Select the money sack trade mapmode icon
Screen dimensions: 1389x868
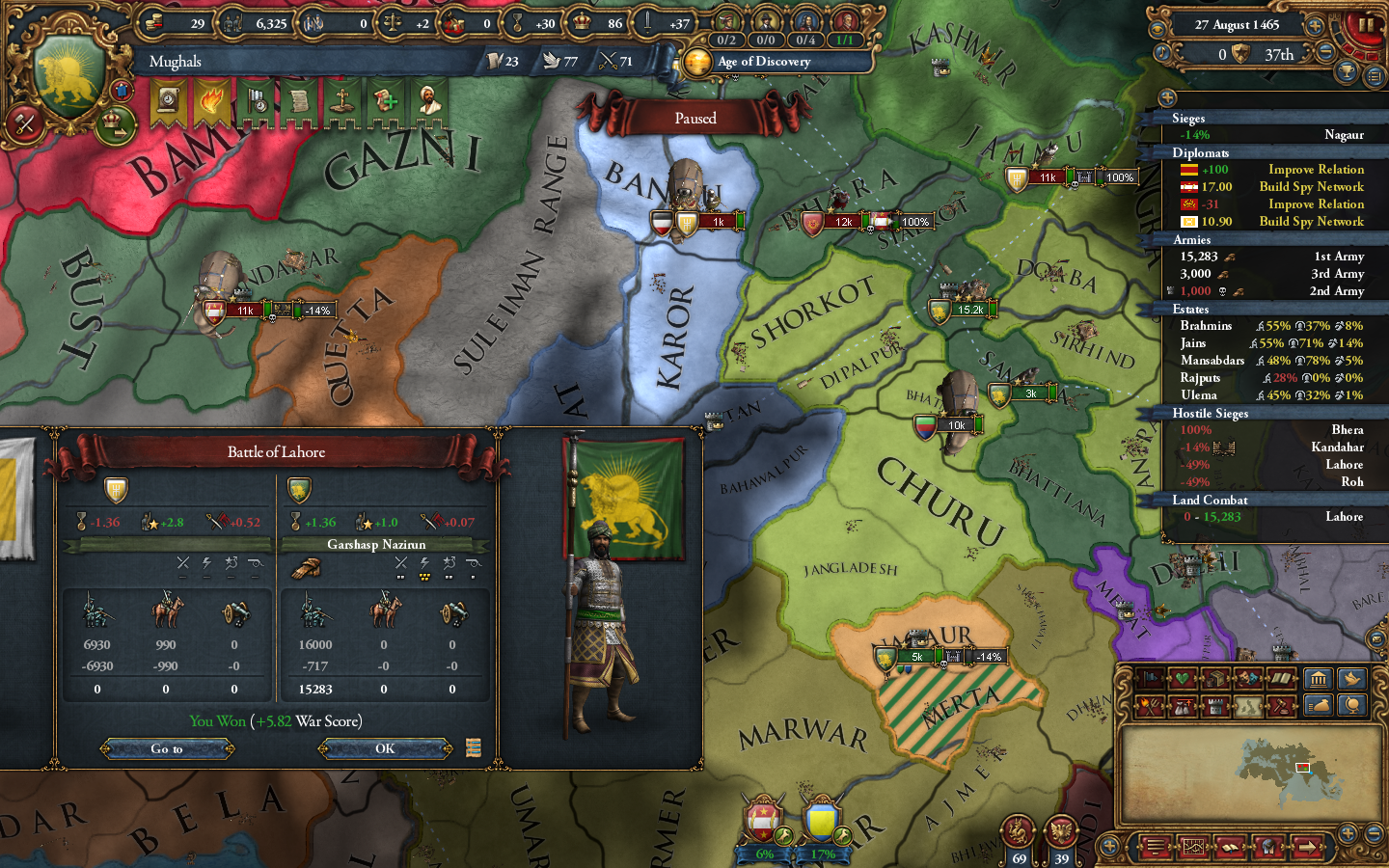pos(1320,706)
